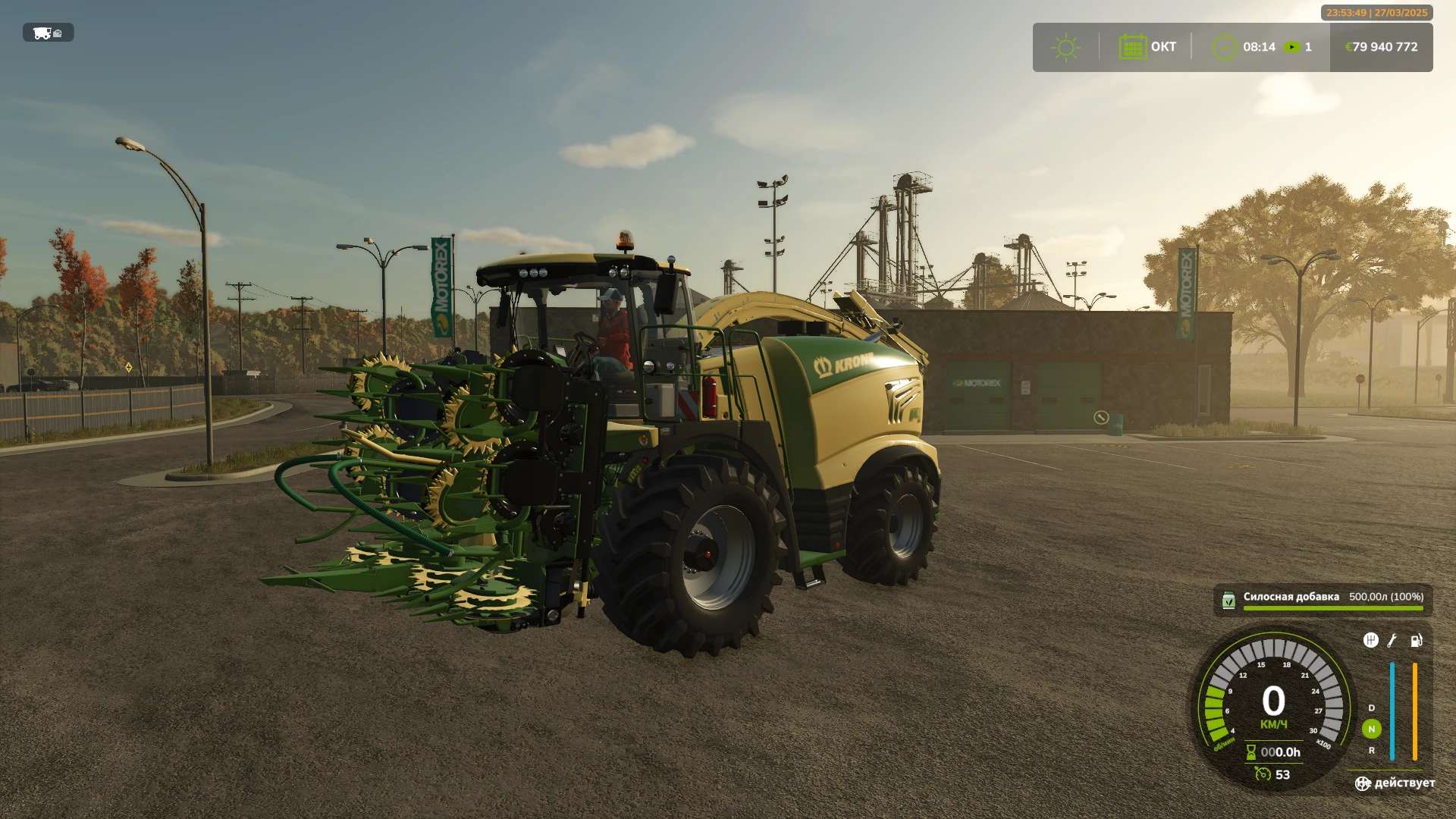Click the green clock icon
The height and width of the screenshot is (819, 1456).
point(1224,47)
